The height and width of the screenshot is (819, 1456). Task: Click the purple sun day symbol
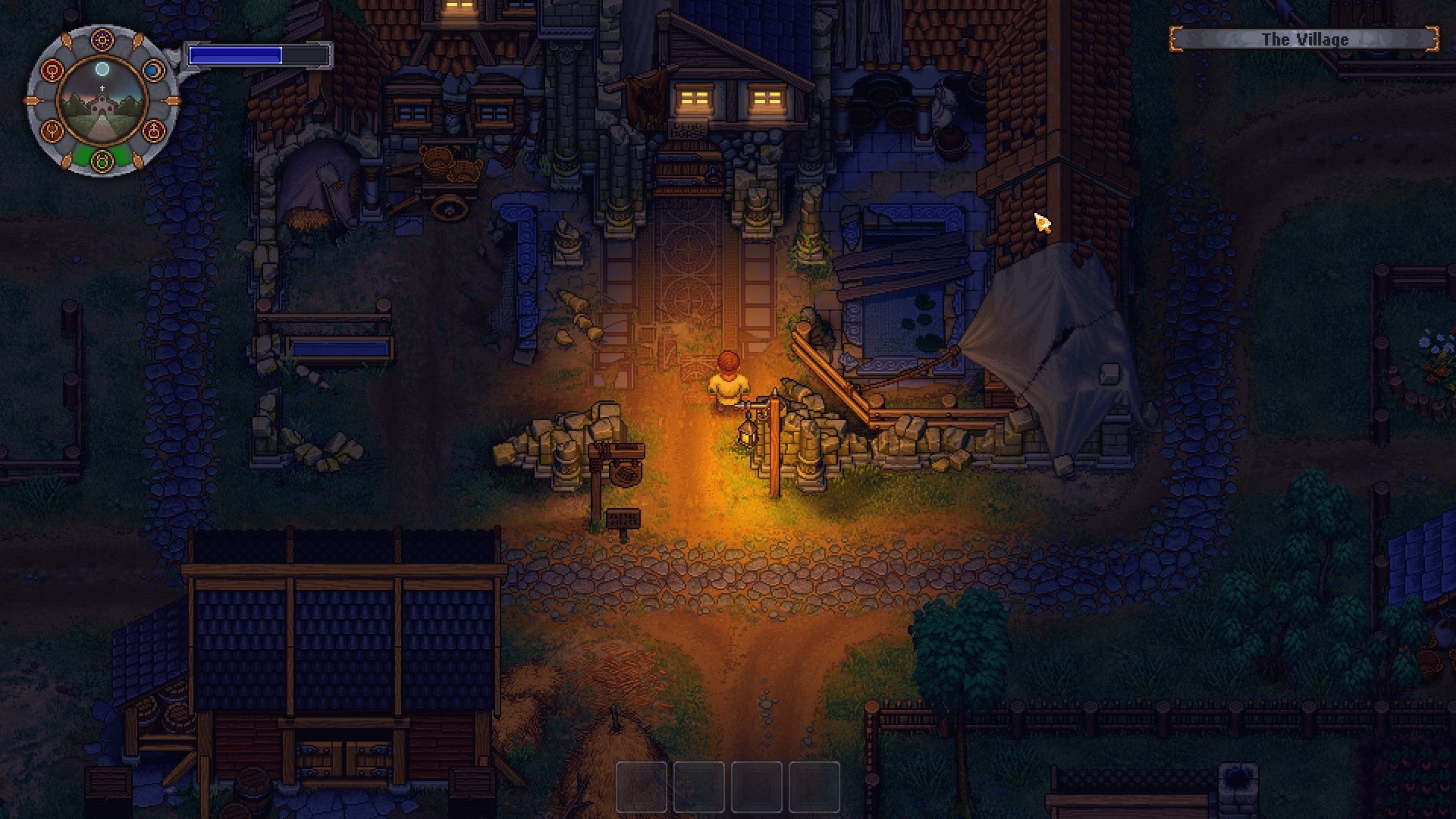click(x=102, y=40)
